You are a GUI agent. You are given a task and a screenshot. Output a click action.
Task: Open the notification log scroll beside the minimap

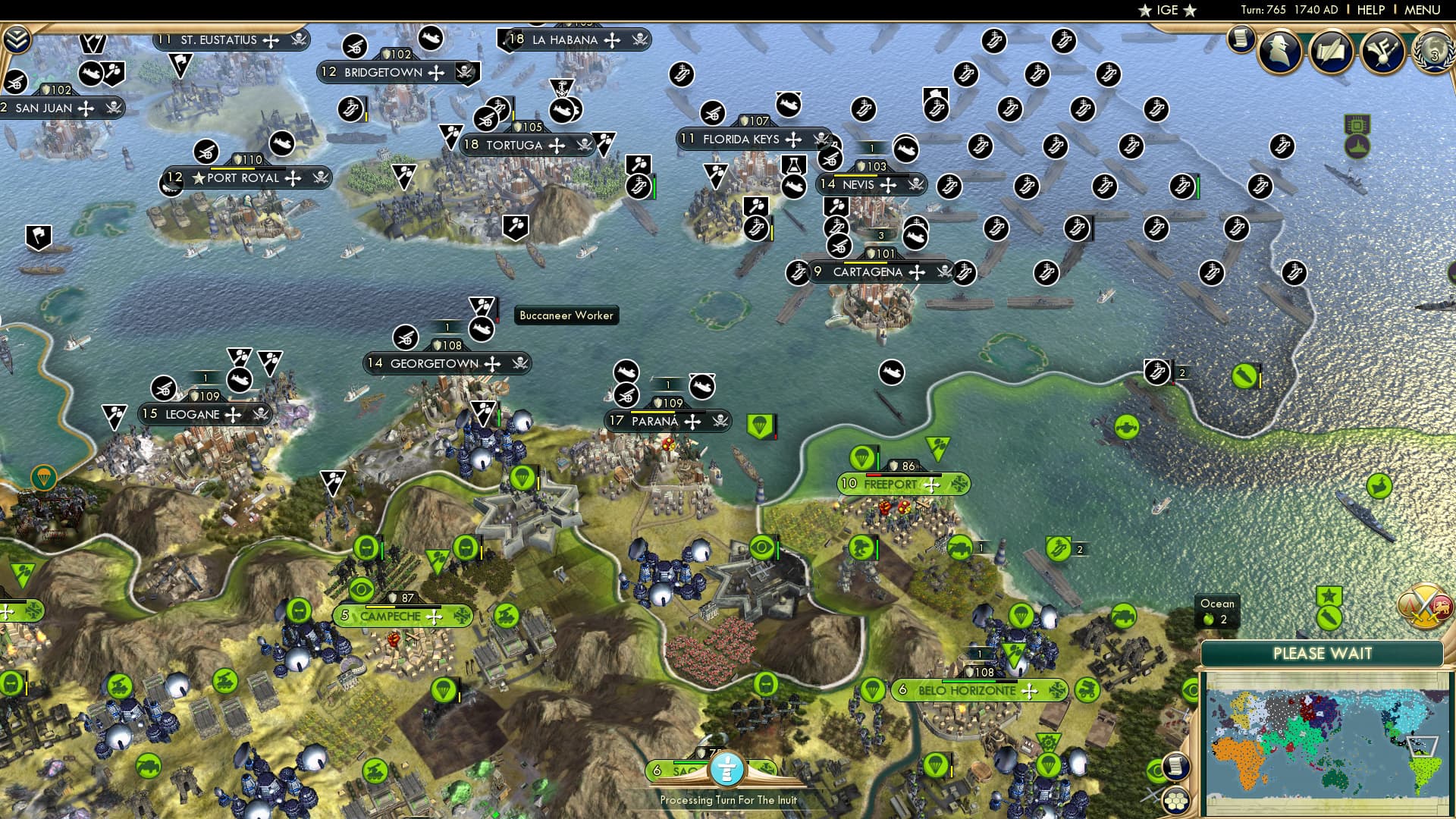click(1175, 767)
